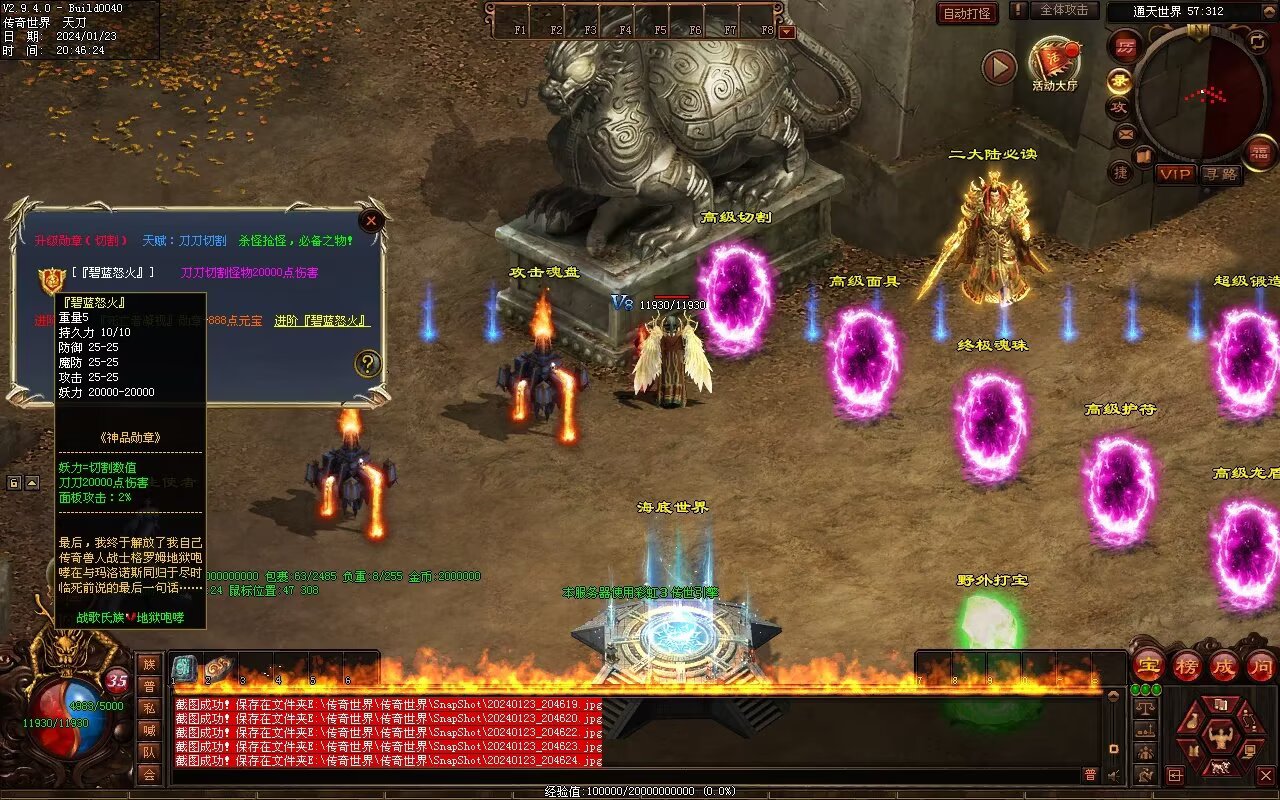The width and height of the screenshot is (1280, 800).
Task: Open the 成 achievements button
Action: click(x=1224, y=664)
